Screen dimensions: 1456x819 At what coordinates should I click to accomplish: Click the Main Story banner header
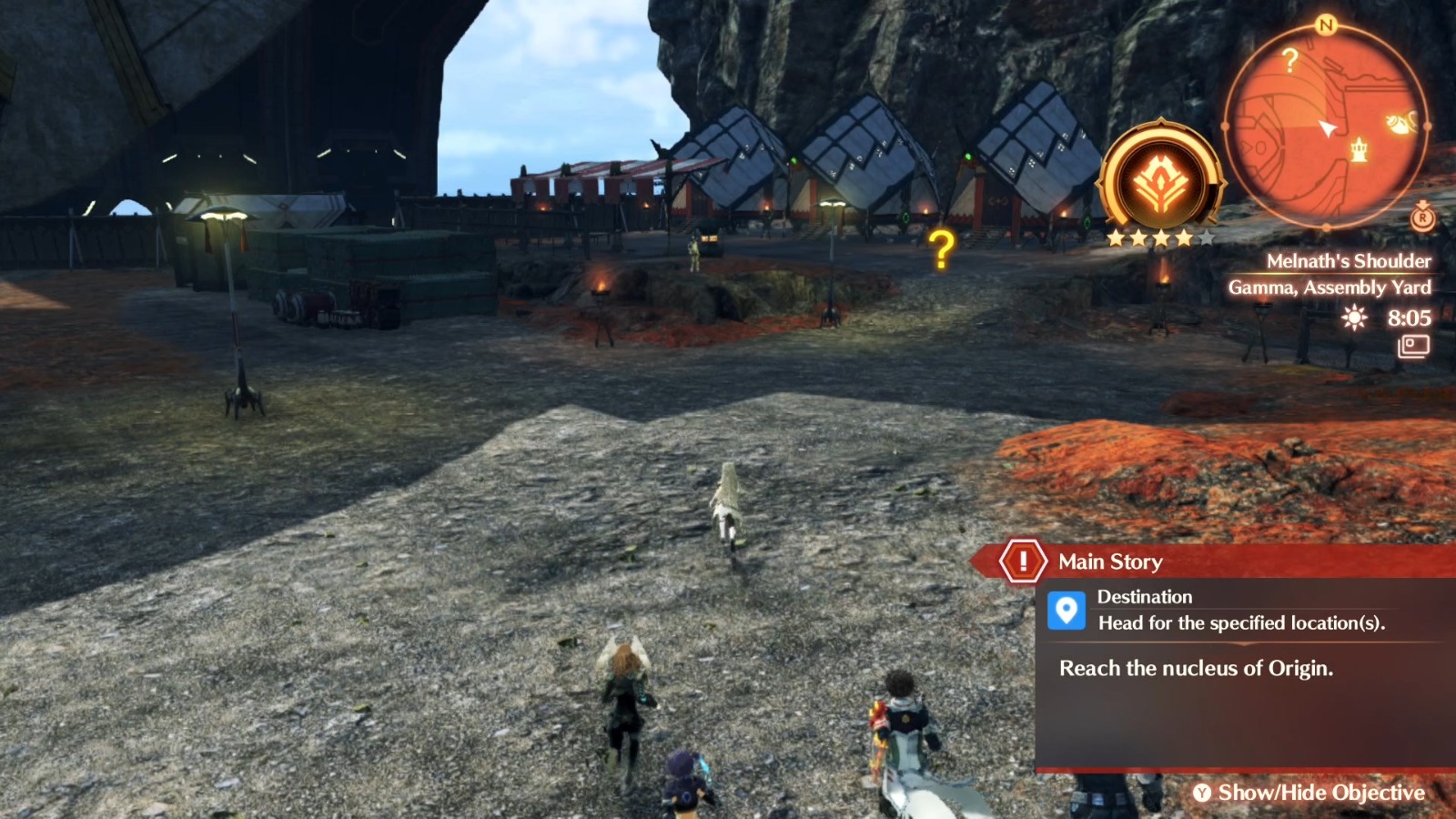(1110, 561)
